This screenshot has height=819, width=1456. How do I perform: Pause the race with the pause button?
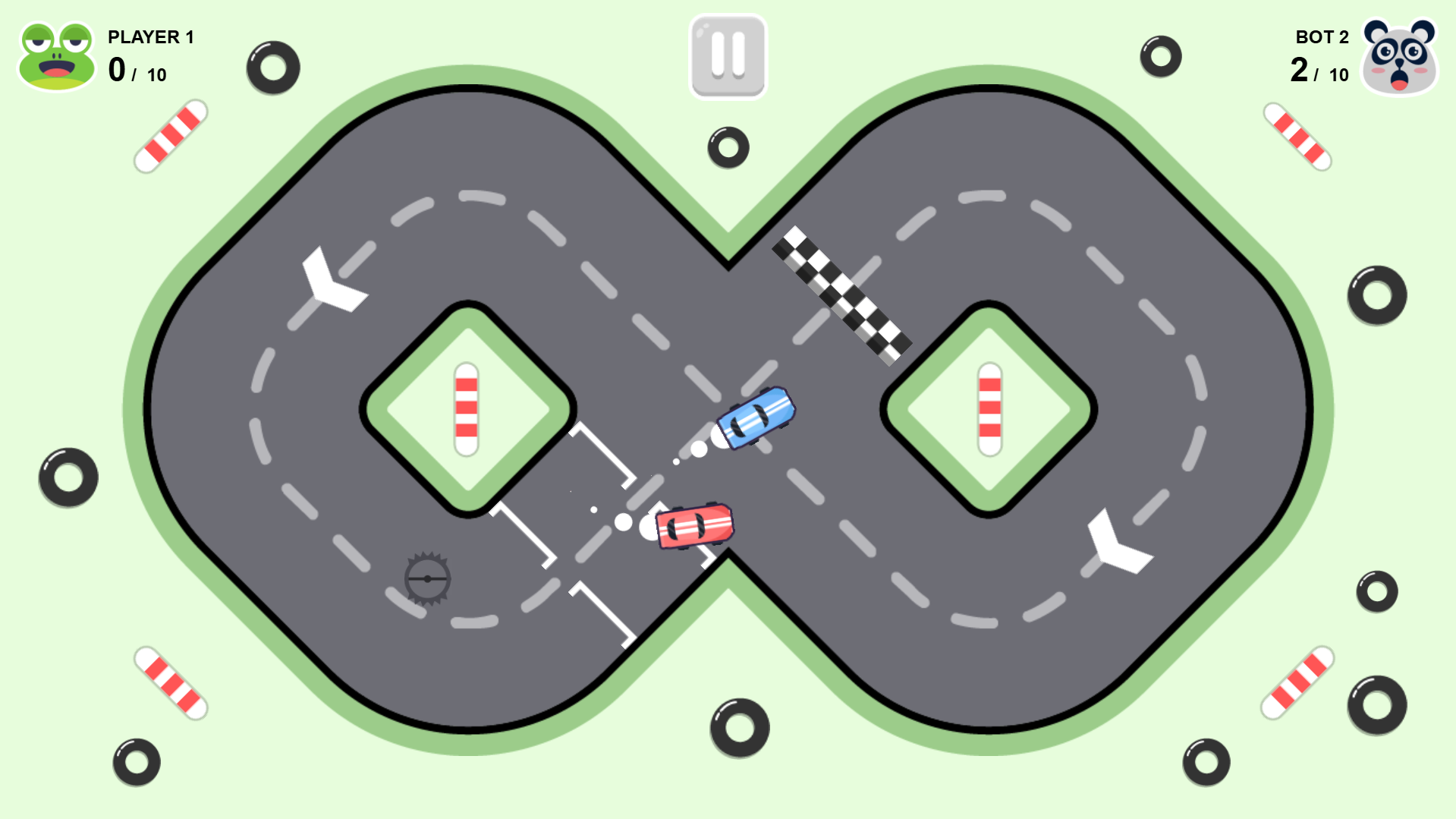[728, 57]
